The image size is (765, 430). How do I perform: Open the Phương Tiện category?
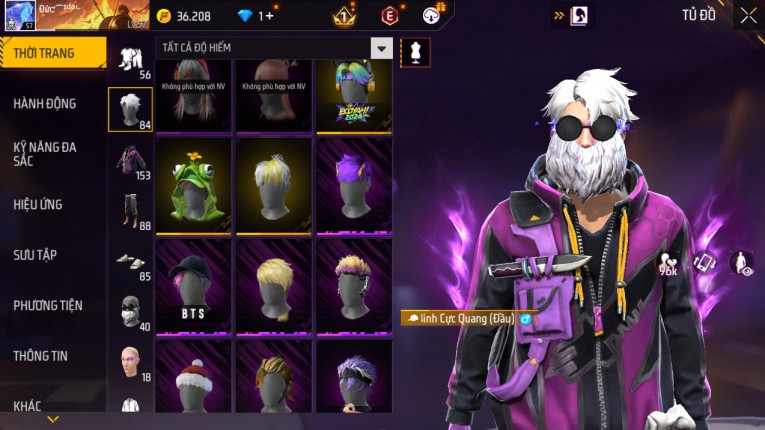pyautogui.click(x=48, y=305)
